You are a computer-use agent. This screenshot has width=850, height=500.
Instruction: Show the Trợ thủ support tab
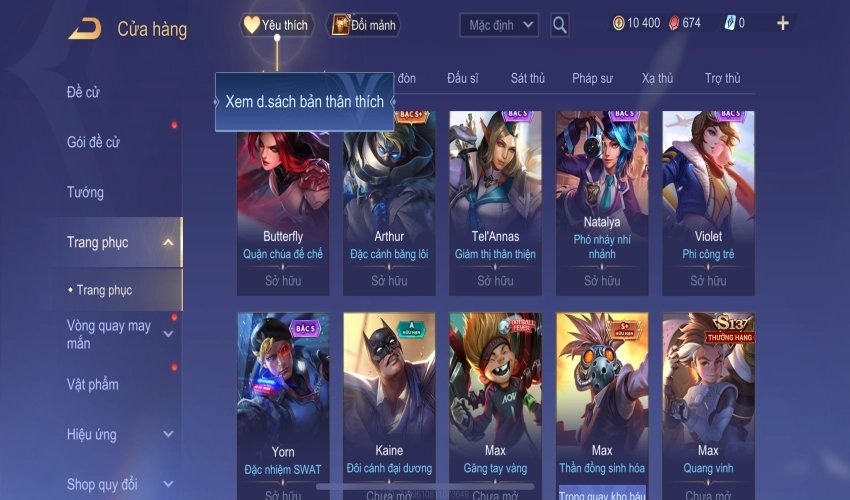[722, 78]
